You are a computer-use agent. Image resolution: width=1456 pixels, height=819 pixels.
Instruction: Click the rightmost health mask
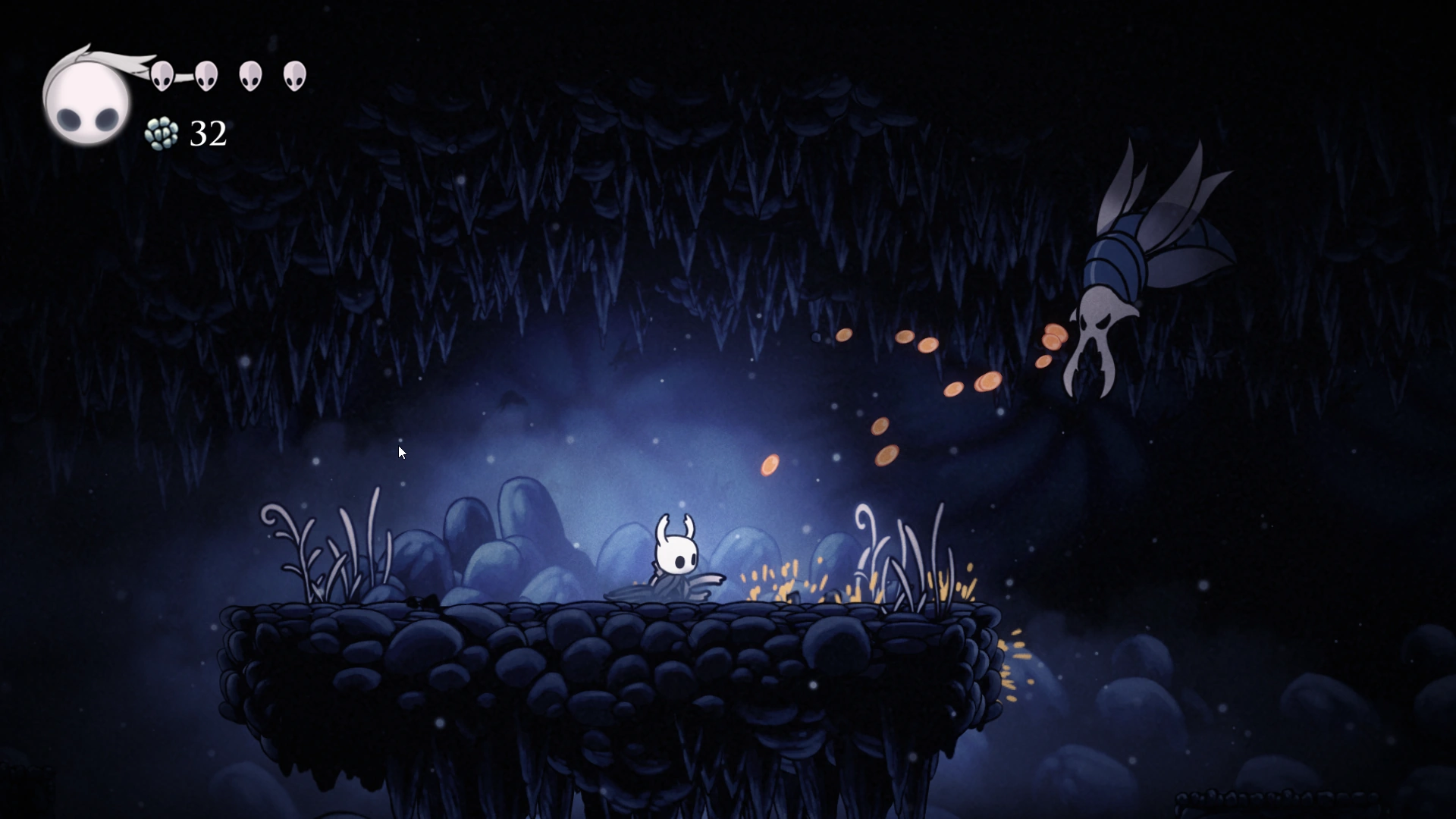295,75
